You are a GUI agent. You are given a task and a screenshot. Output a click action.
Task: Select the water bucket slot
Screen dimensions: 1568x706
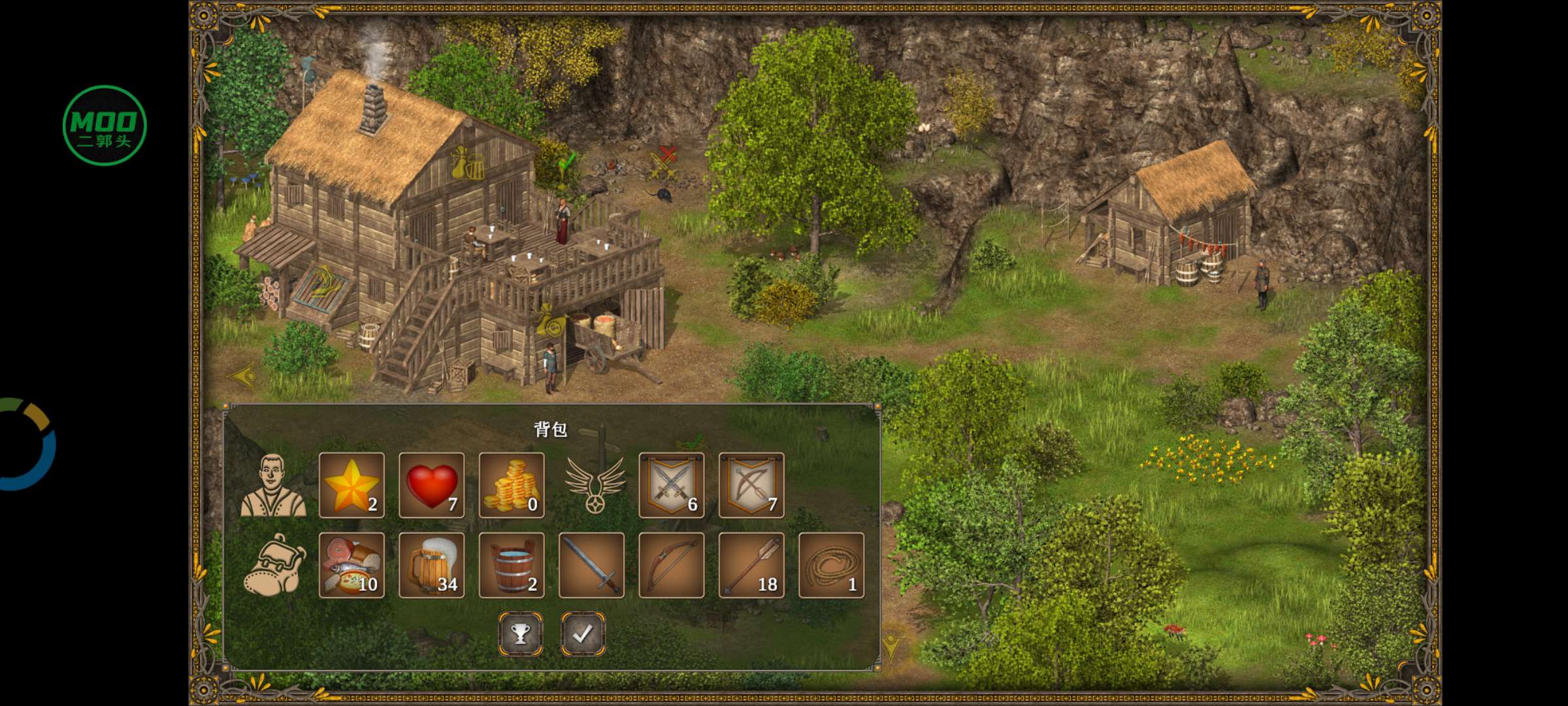pyautogui.click(x=512, y=565)
